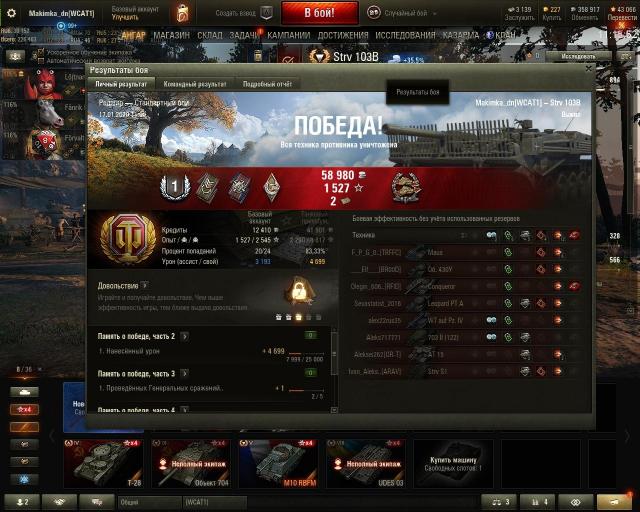The image size is (640, 512).
Task: Switch to the "Командный результат" tab
Action: point(196,85)
